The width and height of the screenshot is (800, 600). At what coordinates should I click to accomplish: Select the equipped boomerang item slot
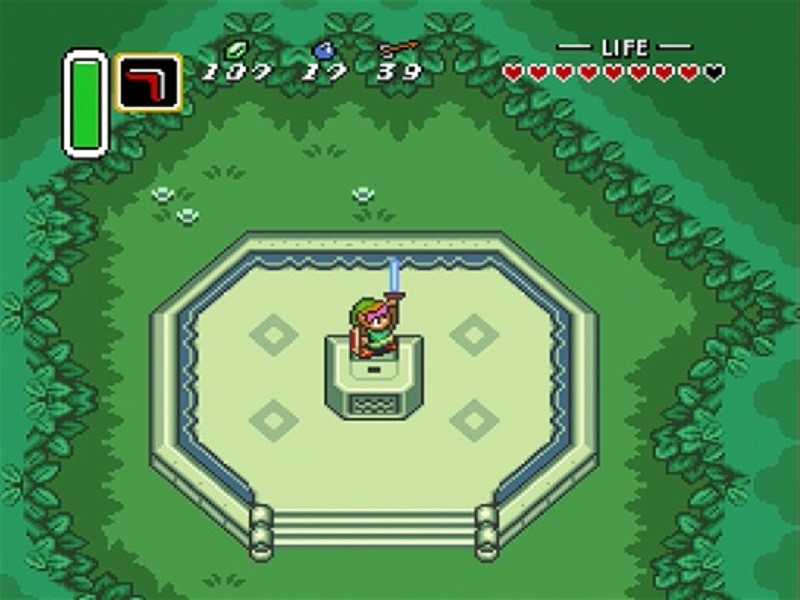click(x=148, y=82)
